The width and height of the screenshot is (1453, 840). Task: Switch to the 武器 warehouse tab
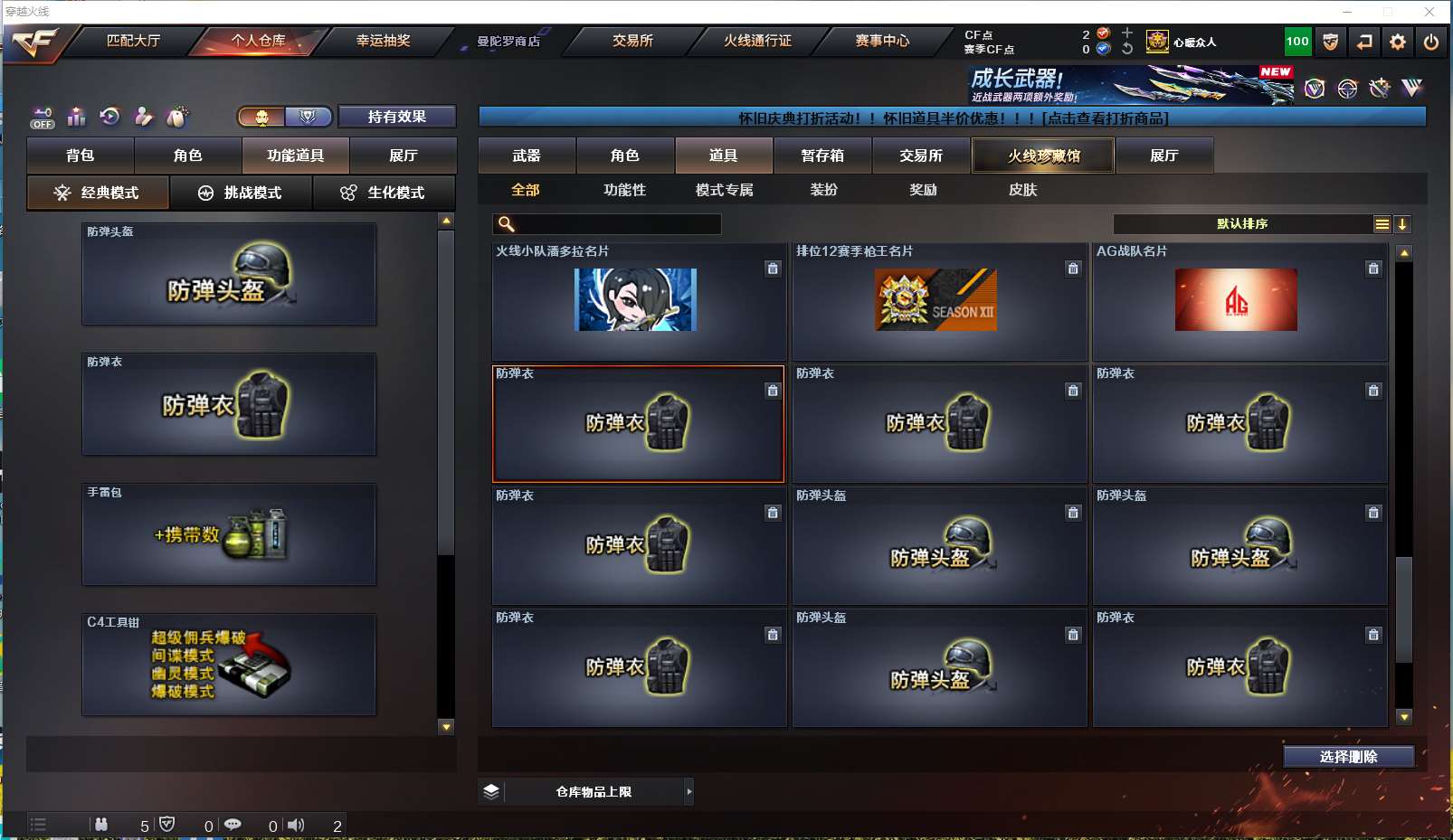coord(527,156)
